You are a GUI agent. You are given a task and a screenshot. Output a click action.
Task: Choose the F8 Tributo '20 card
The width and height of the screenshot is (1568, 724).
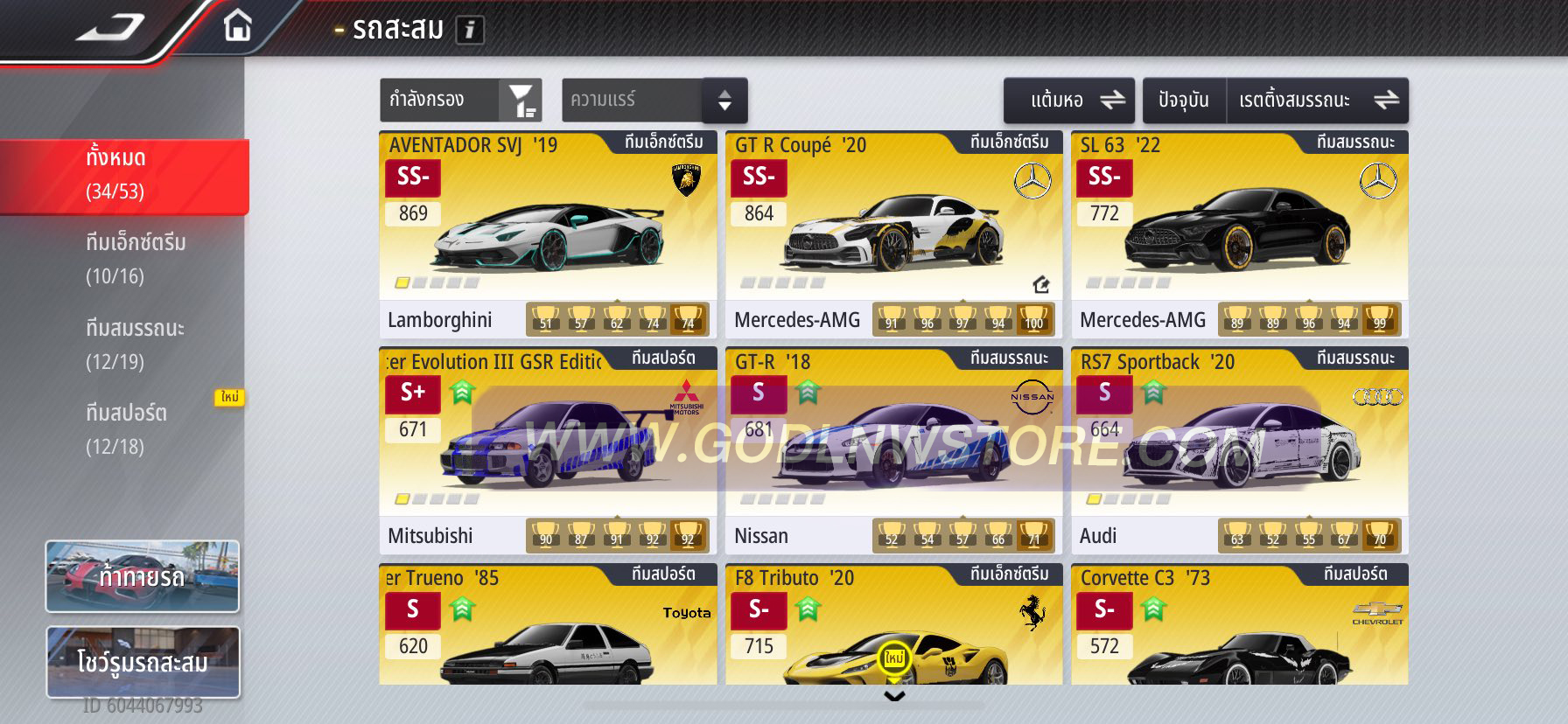(x=893, y=624)
